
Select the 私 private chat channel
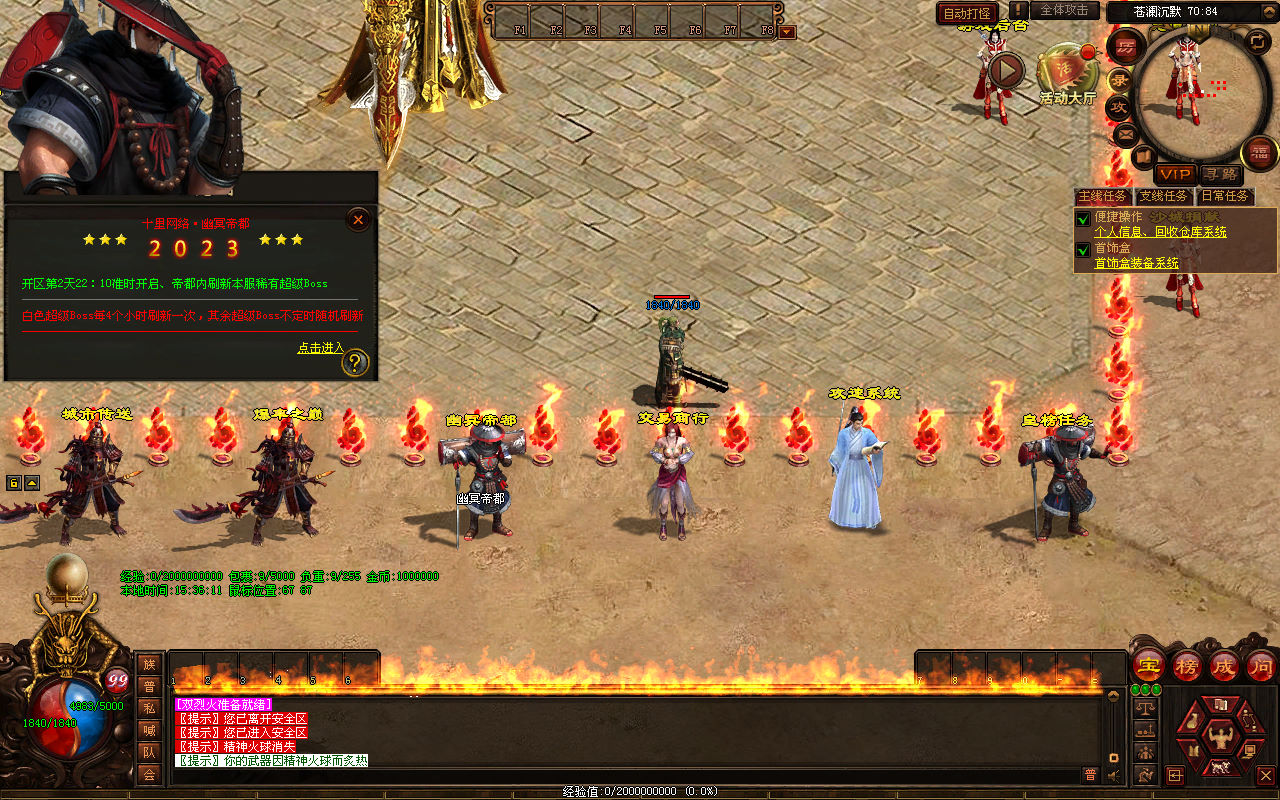click(x=149, y=708)
